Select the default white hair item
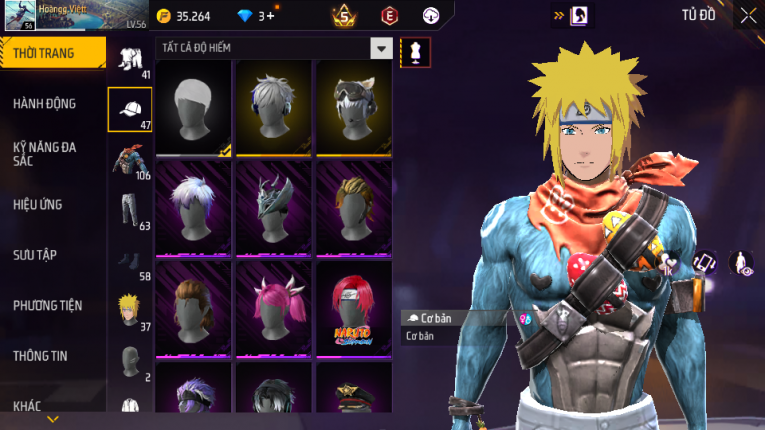 coord(194,108)
